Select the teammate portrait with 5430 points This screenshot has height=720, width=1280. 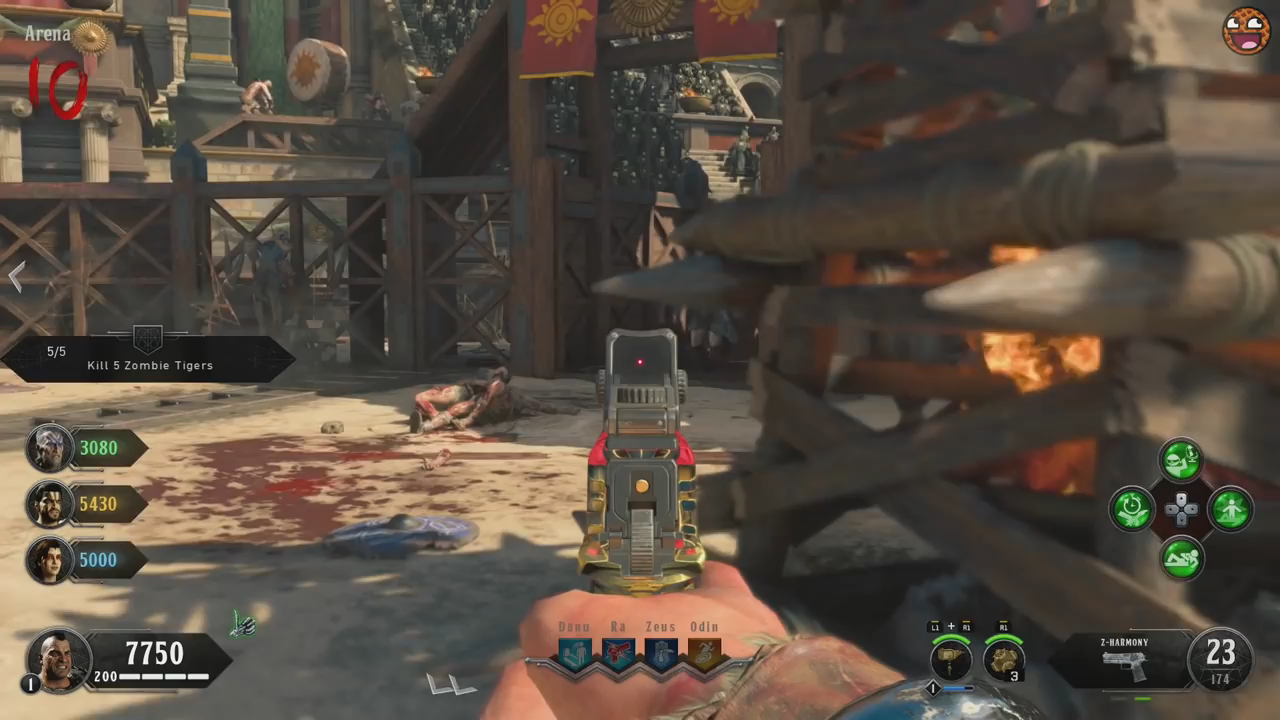[49, 504]
